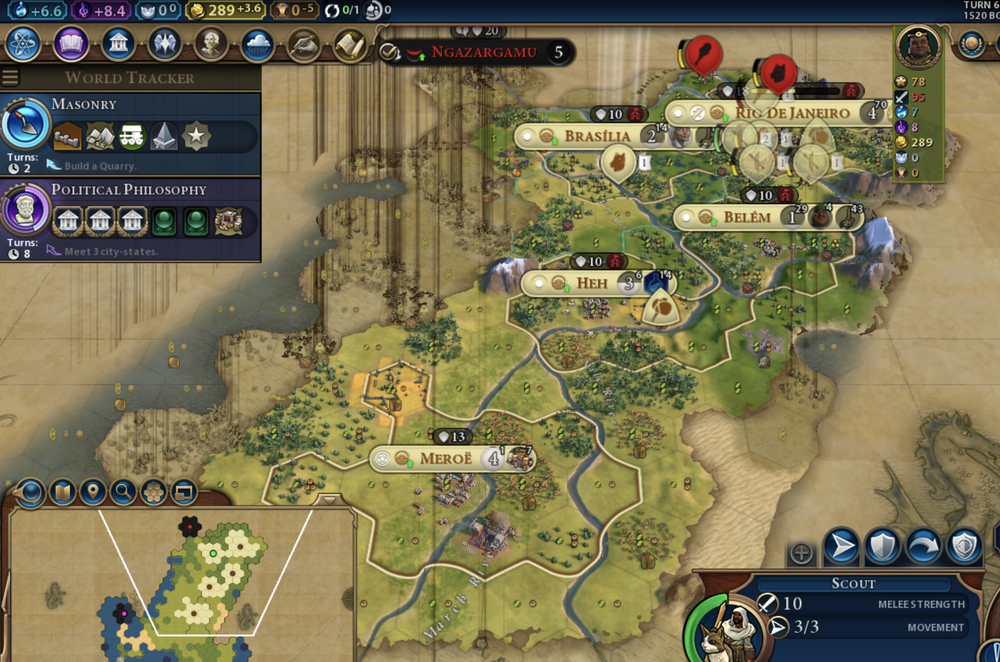
Task: Click the Heh city banner
Action: 591,283
